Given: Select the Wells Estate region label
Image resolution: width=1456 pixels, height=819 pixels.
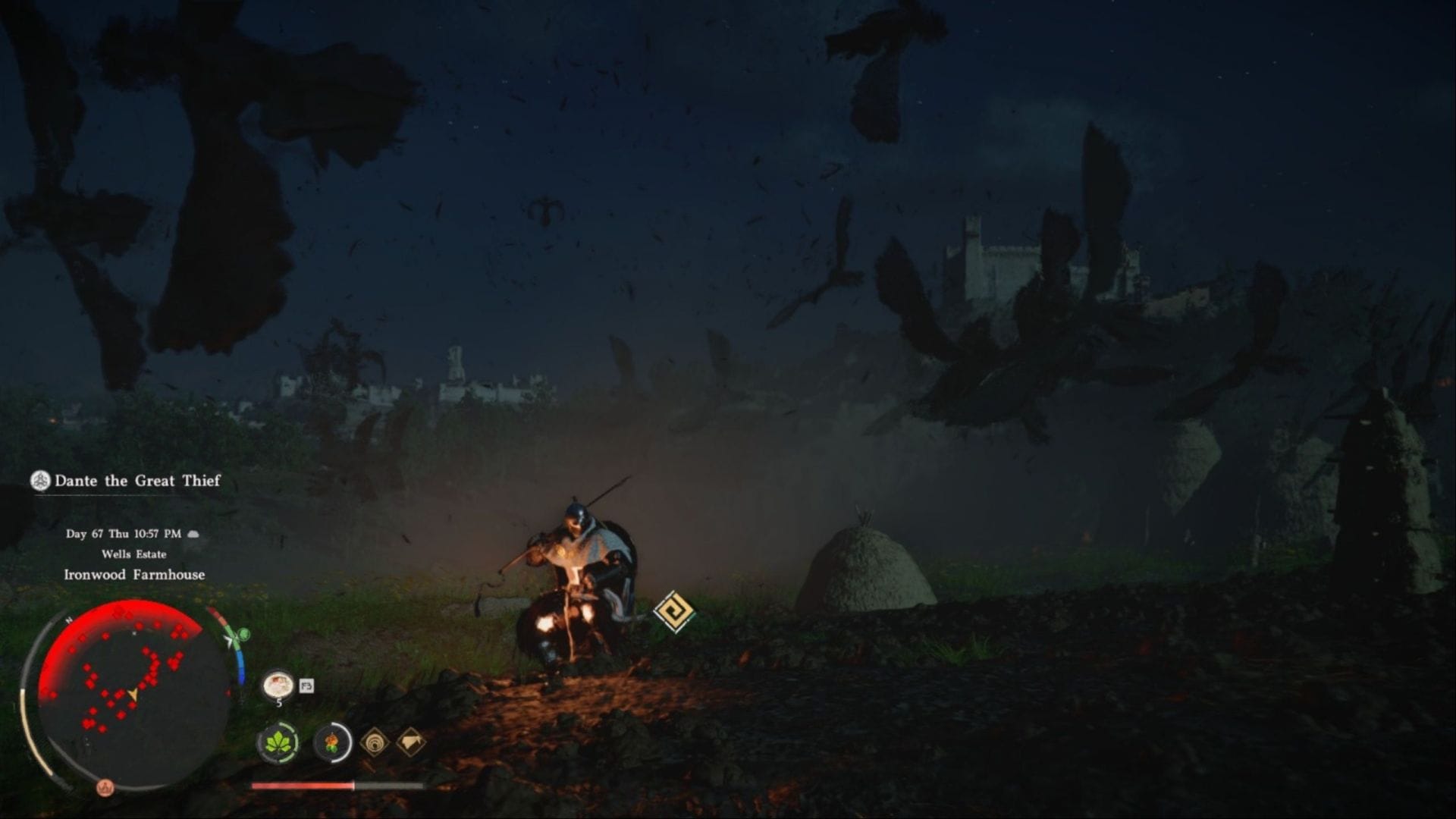Looking at the screenshot, I should click(x=135, y=555).
